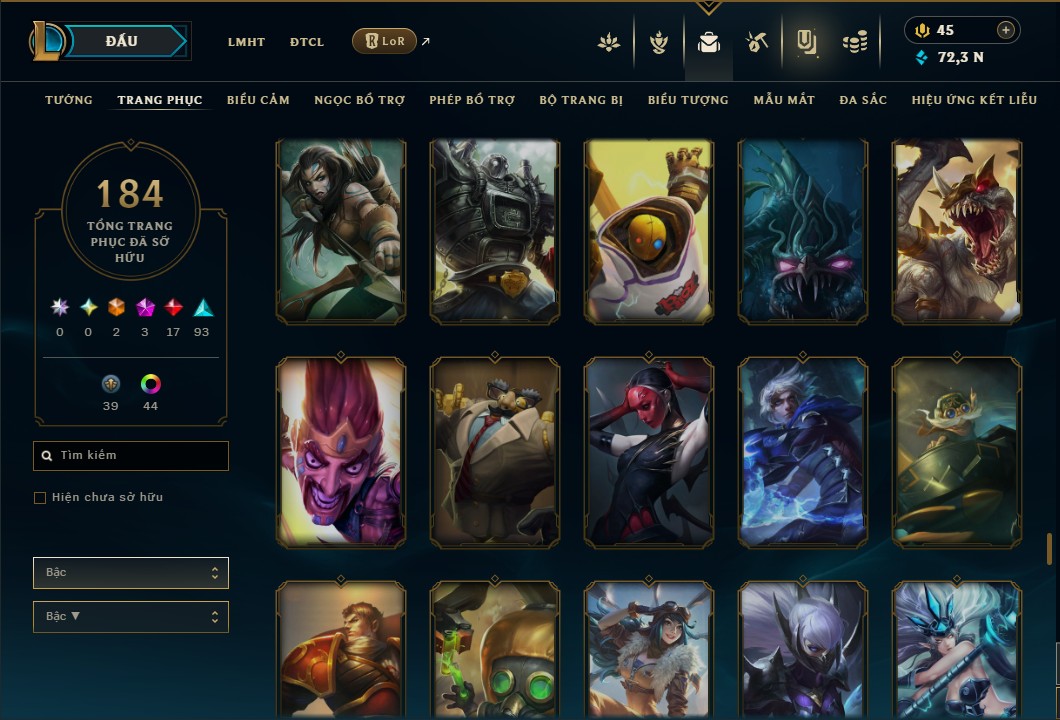Open the HIỆU ỨNG KẾT LIỄU tab
The width and height of the screenshot is (1060, 720).
(974, 100)
